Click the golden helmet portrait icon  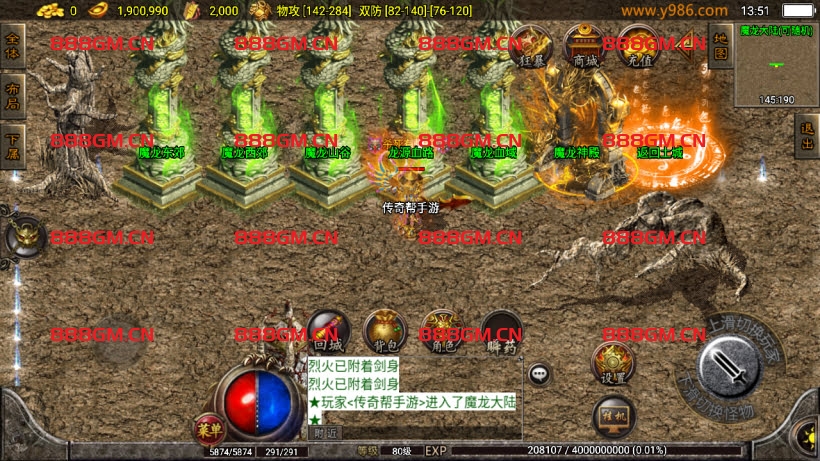tap(23, 238)
